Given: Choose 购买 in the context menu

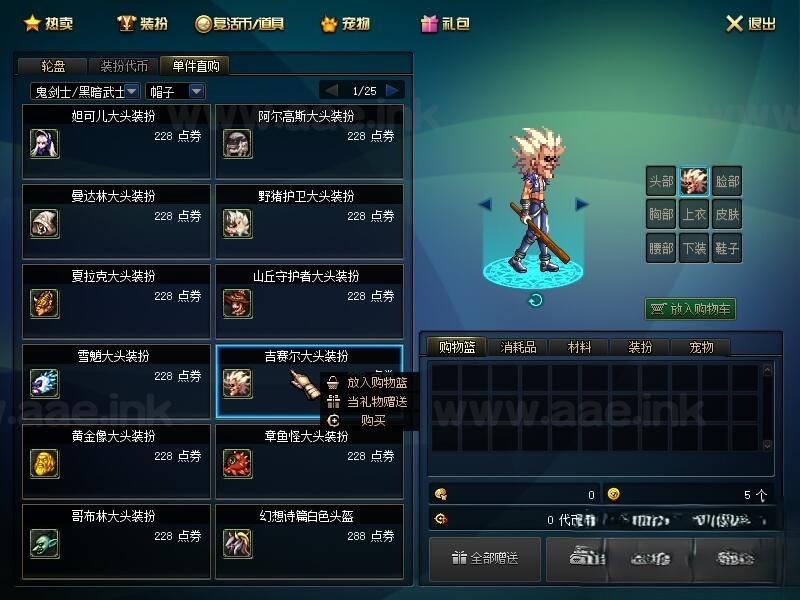Looking at the screenshot, I should [368, 420].
